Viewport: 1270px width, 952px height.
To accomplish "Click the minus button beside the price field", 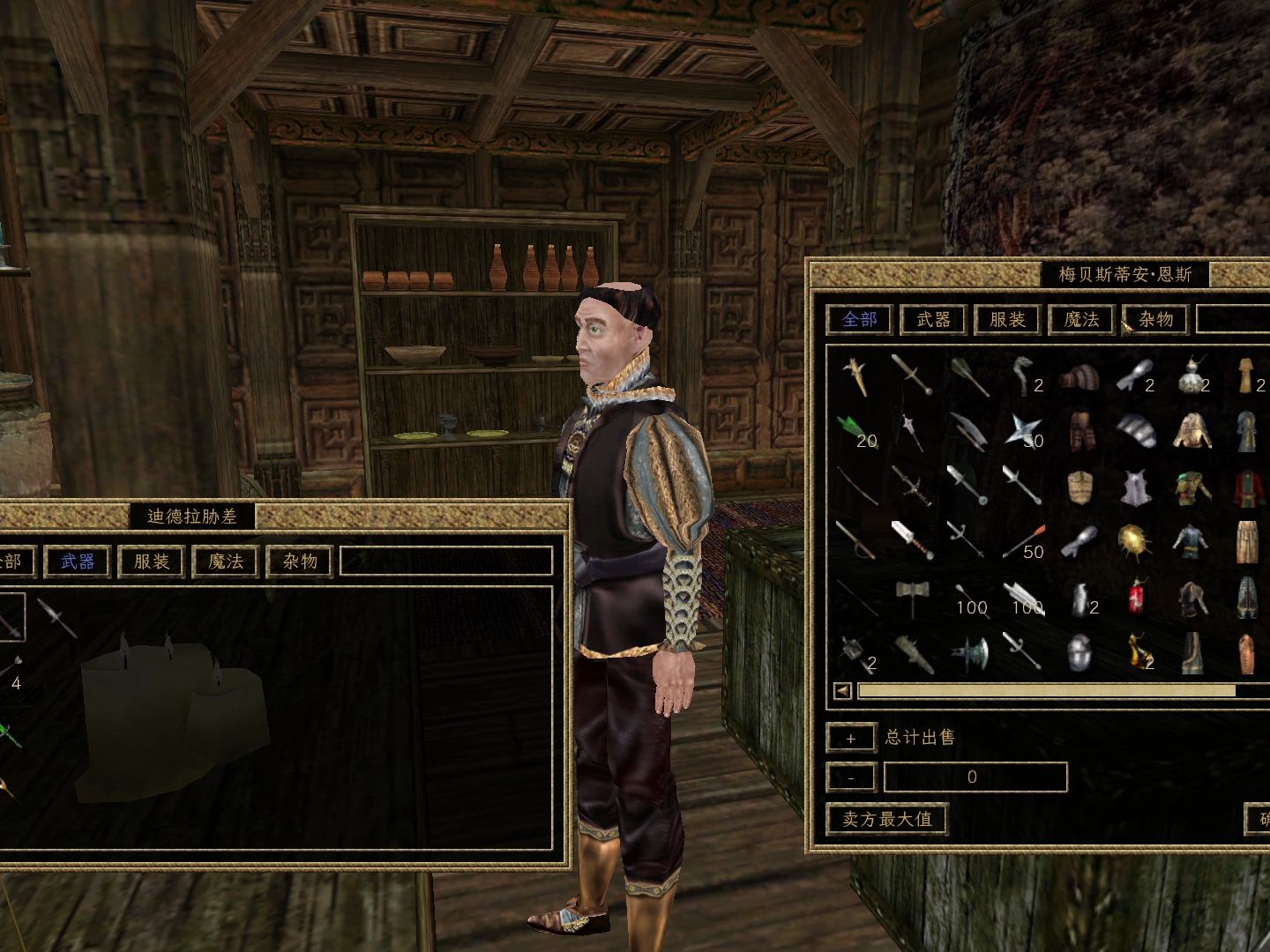I will pos(850,778).
